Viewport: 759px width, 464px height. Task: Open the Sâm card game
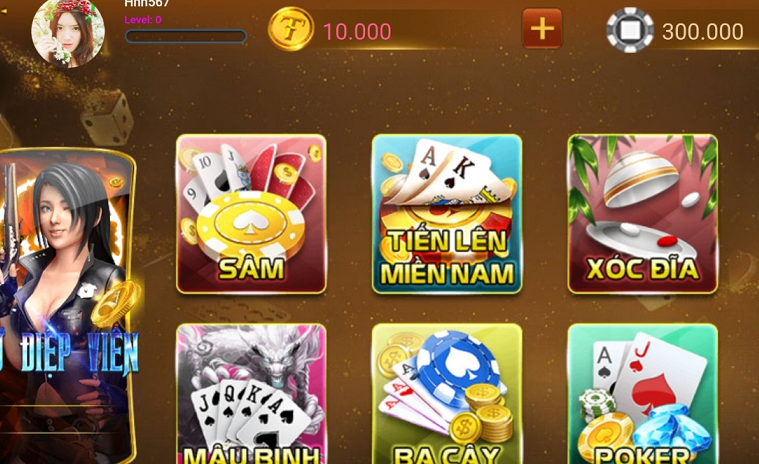tap(251, 214)
